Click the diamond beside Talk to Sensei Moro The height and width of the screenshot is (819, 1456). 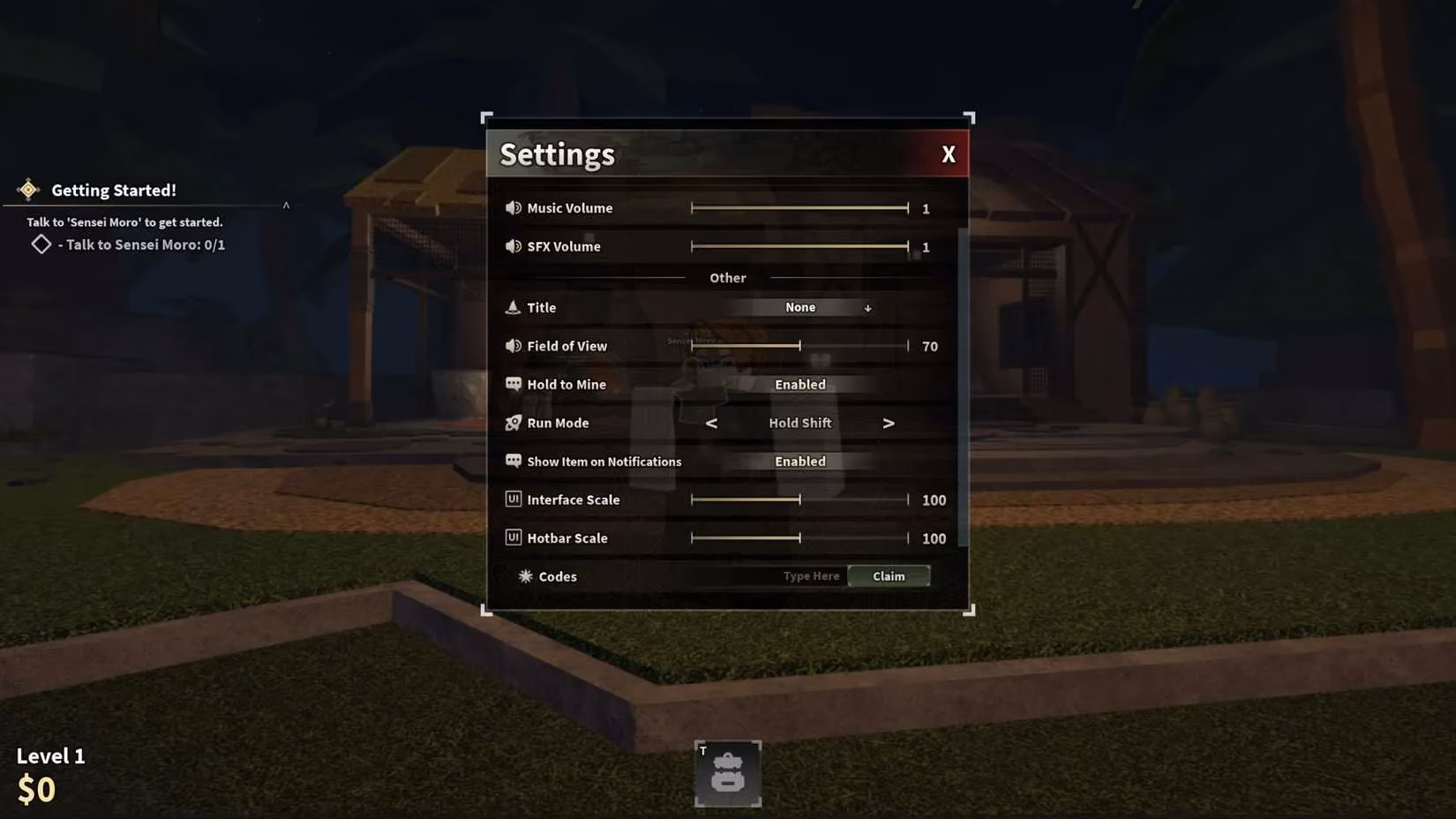(41, 244)
